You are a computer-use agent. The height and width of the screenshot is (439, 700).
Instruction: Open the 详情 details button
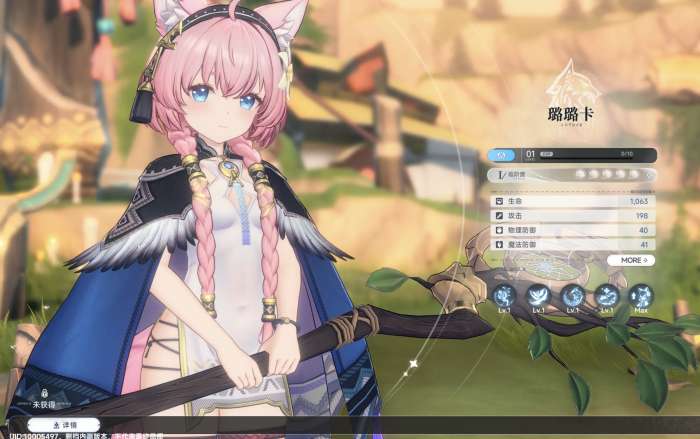click(x=63, y=425)
